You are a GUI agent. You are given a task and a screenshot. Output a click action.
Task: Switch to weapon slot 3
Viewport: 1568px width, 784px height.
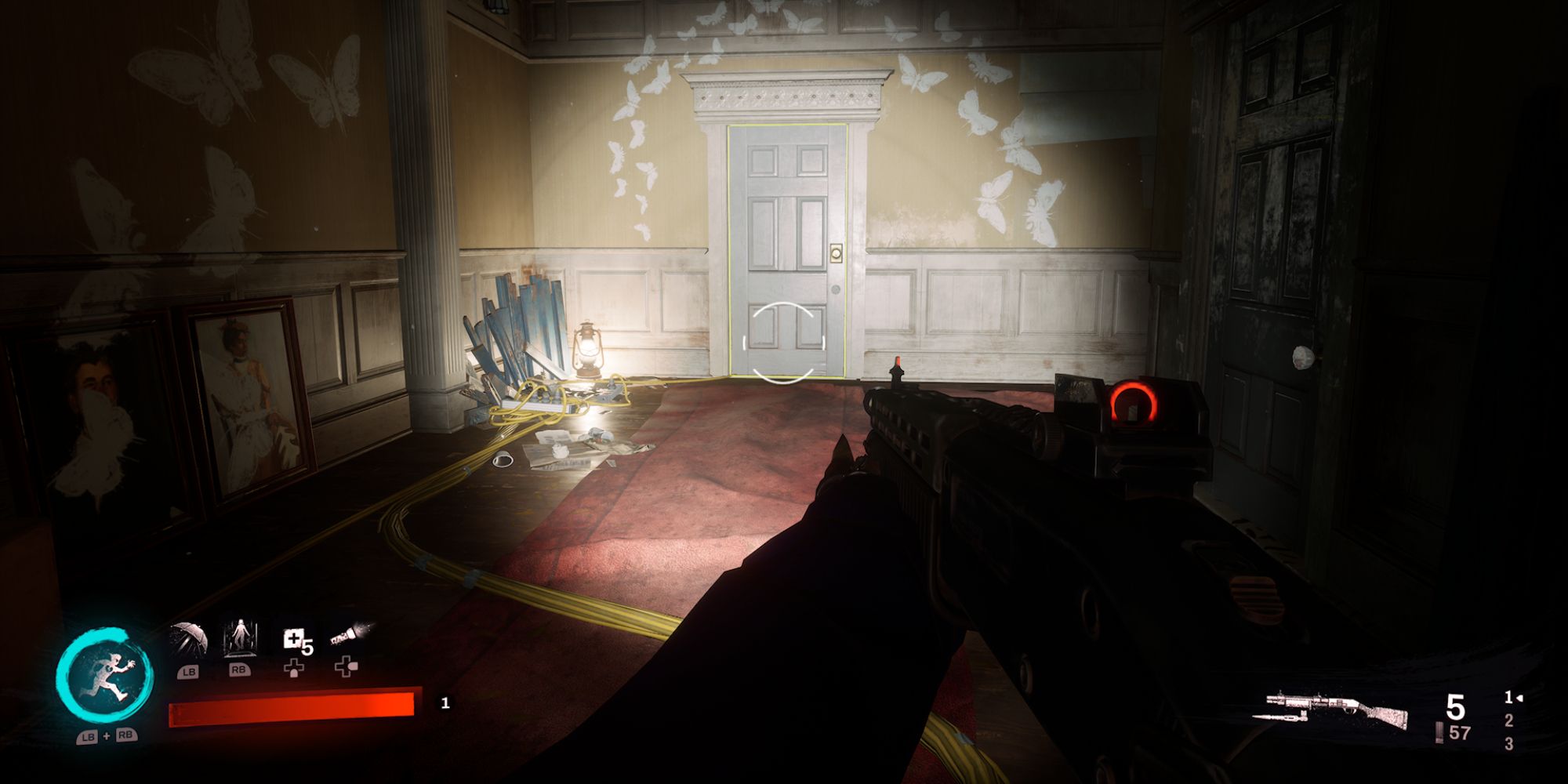click(x=1510, y=743)
